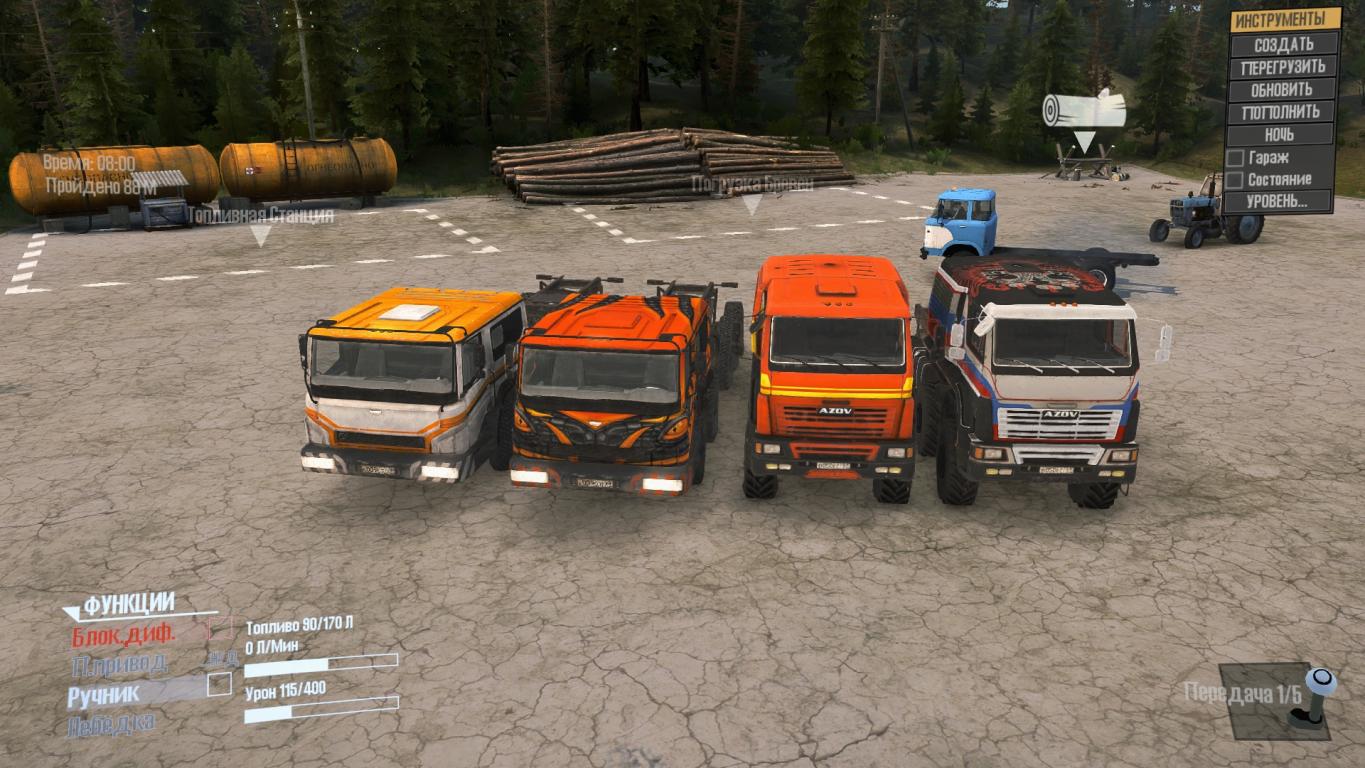The height and width of the screenshot is (768, 1365).
Task: Toggle the Гараж checkbox
Action: (x=1236, y=157)
